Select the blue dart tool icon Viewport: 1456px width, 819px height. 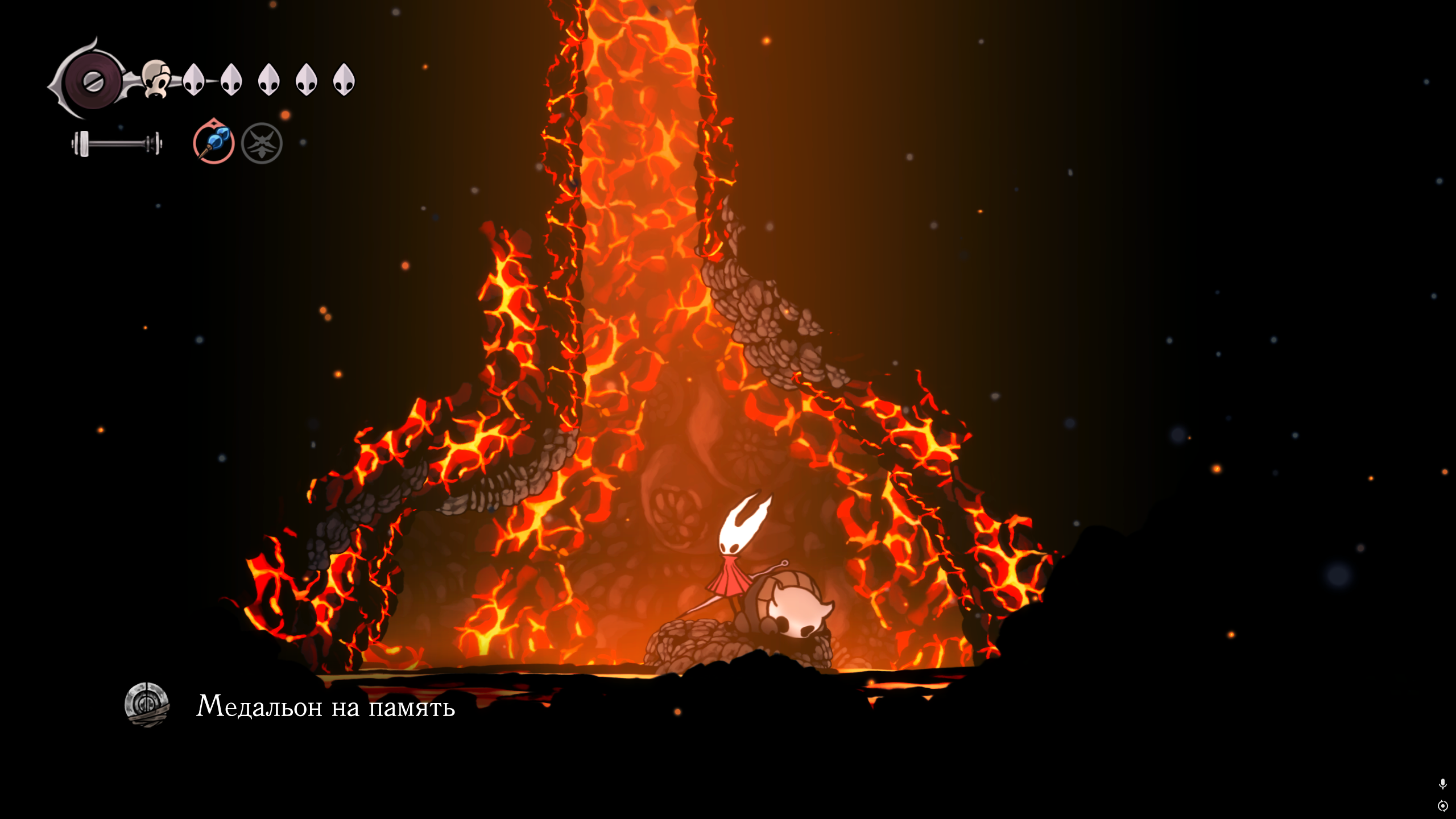coord(214,142)
